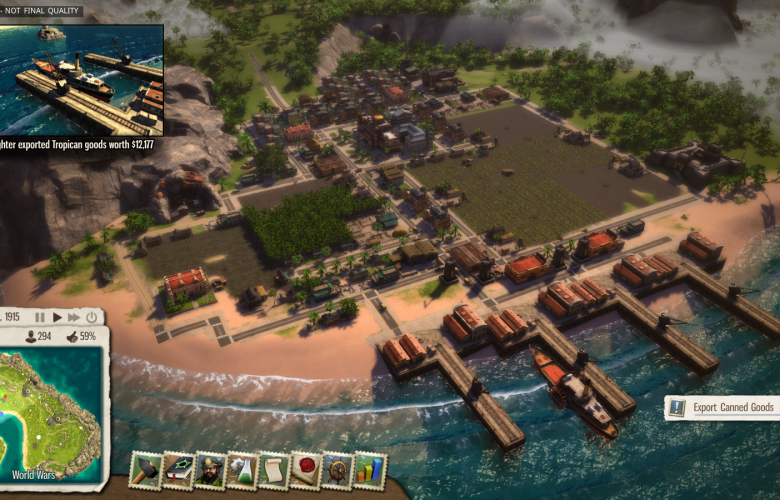Image resolution: width=780 pixels, height=500 pixels.
Task: Open the hammer construction menu
Action: (148, 469)
